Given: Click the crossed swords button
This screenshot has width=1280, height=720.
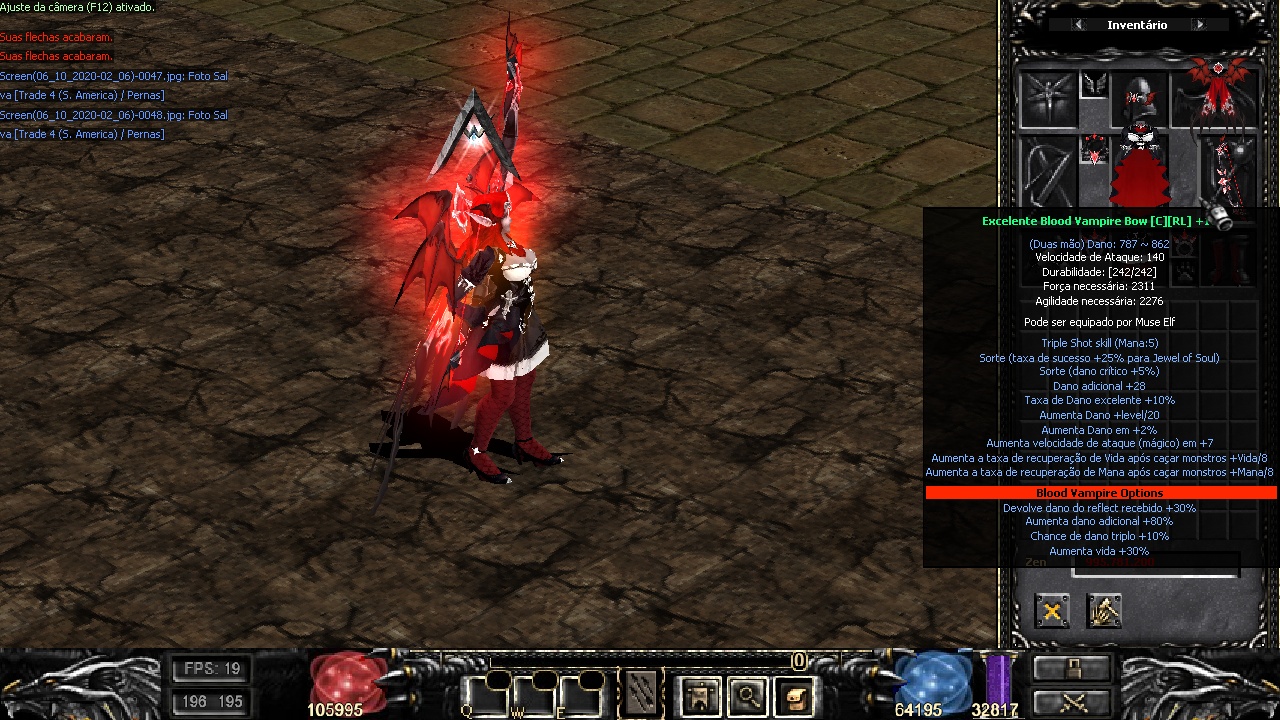Looking at the screenshot, I should [x=1072, y=701].
